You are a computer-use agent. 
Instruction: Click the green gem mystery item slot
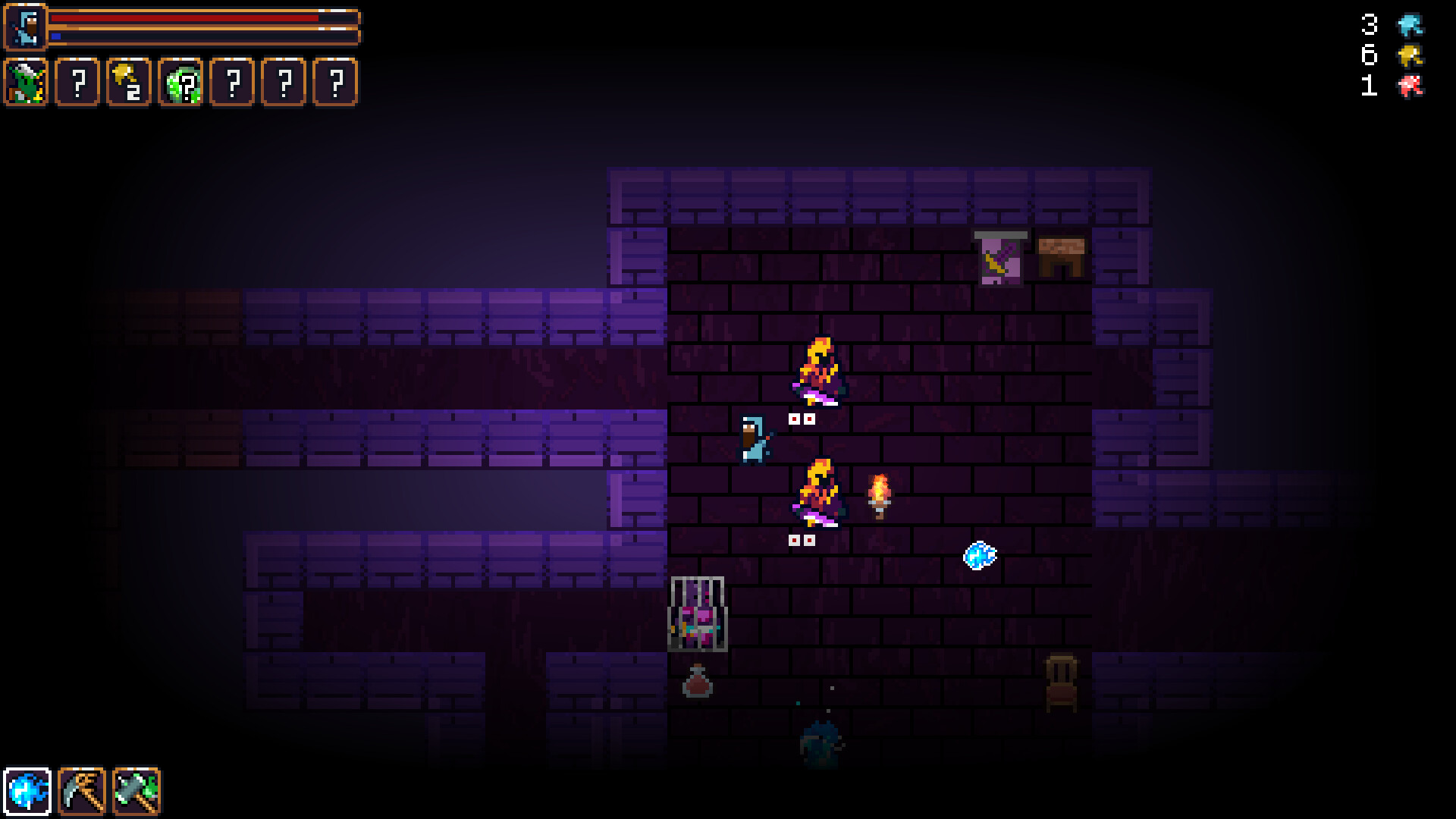180,83
